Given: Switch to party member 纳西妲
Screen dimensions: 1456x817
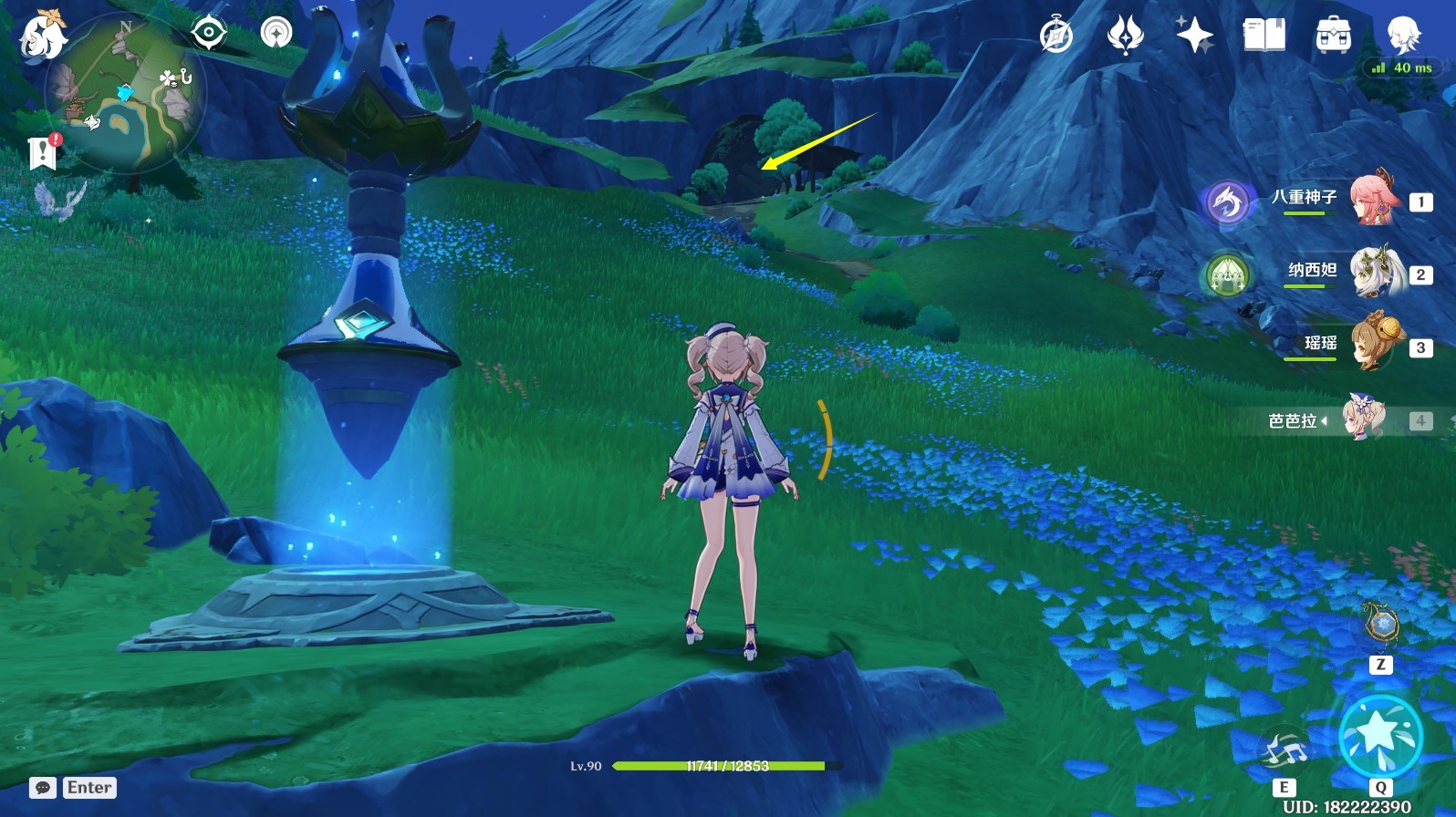Looking at the screenshot, I should tap(1374, 272).
